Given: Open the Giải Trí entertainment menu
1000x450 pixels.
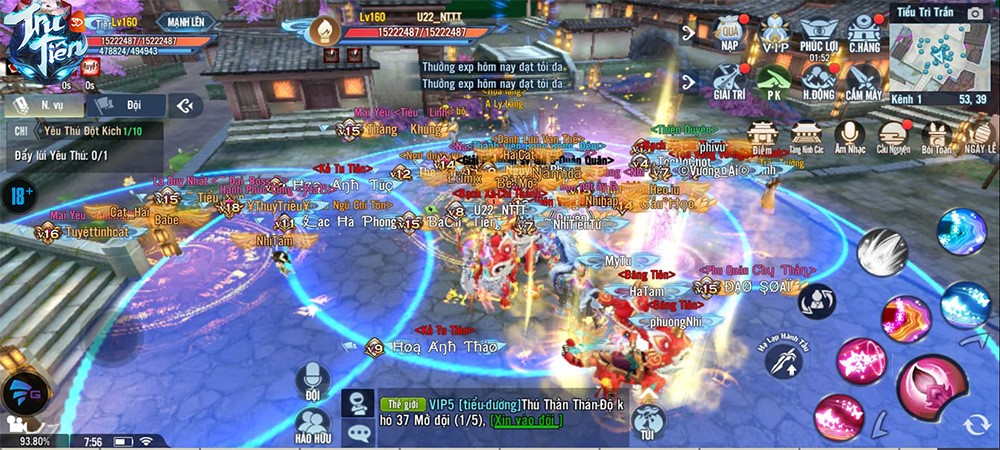Looking at the screenshot, I should click(729, 80).
